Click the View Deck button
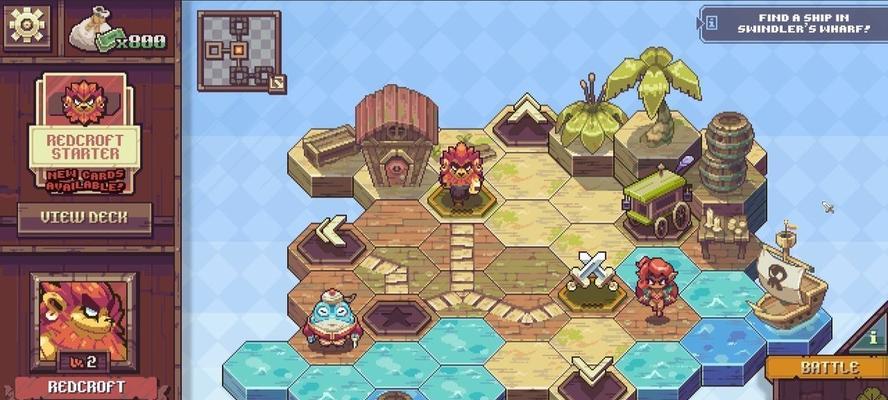 tap(84, 217)
